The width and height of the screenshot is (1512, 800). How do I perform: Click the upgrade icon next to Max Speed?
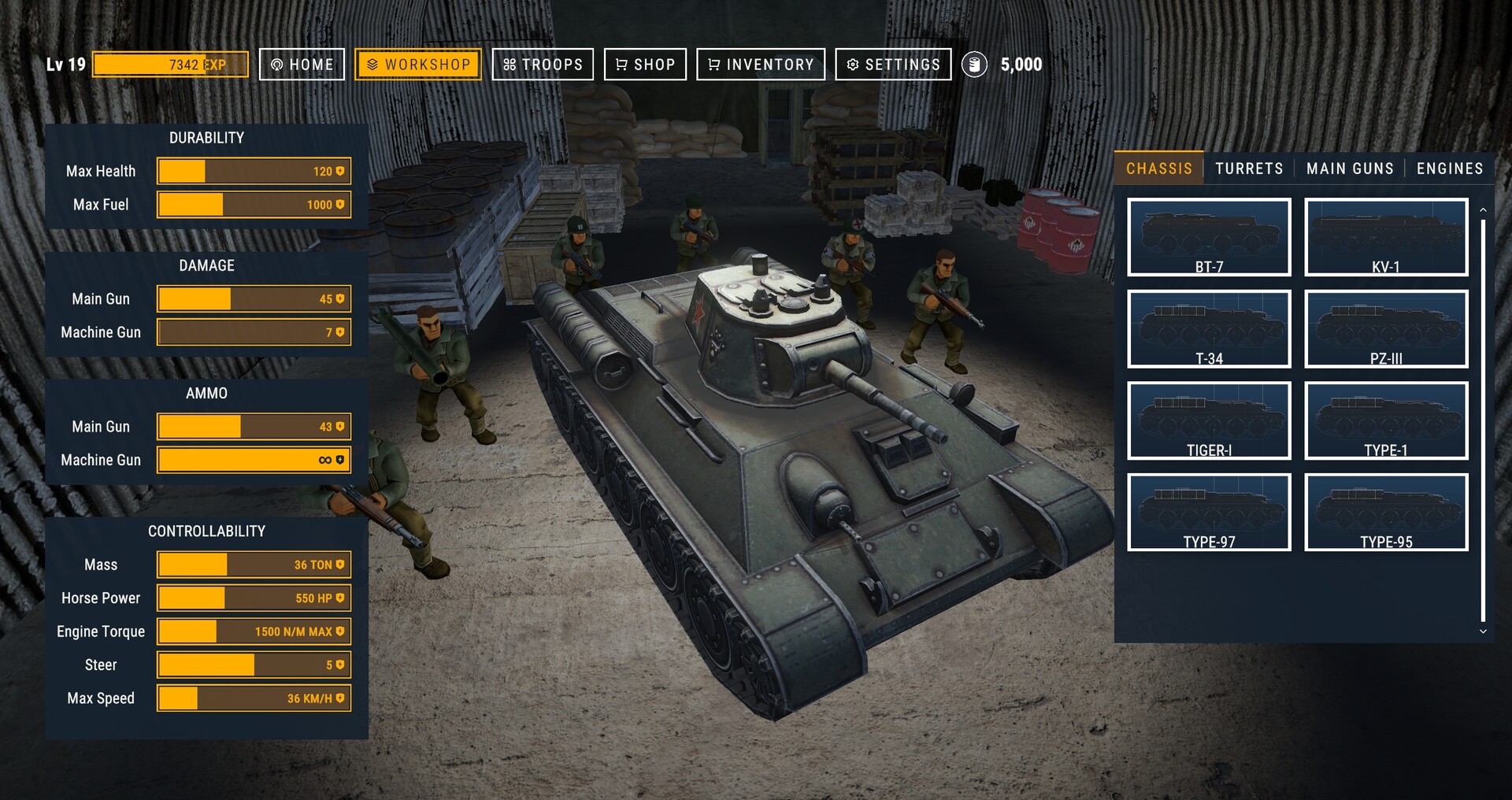[339, 698]
